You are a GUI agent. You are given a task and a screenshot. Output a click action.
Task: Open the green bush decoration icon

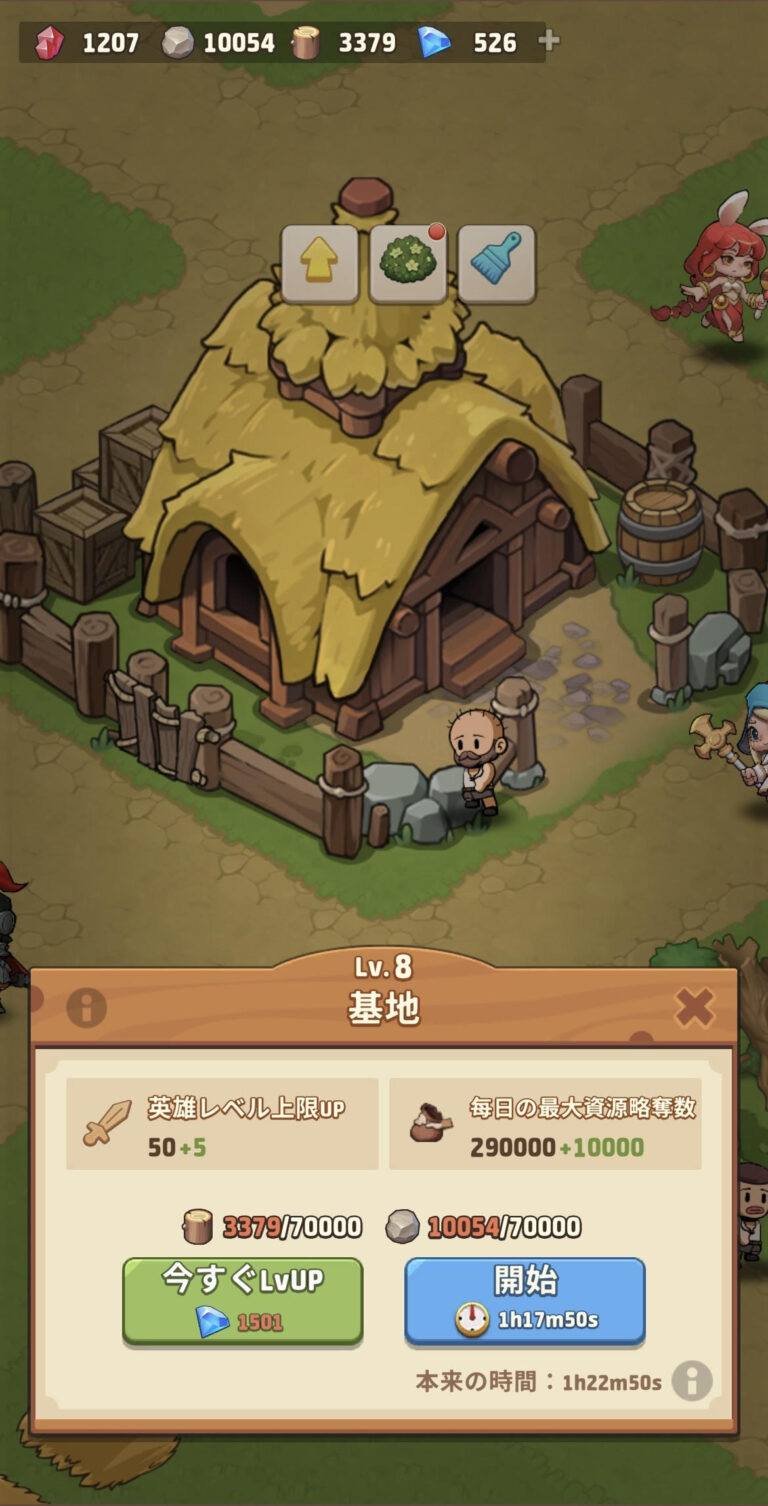pos(408,264)
